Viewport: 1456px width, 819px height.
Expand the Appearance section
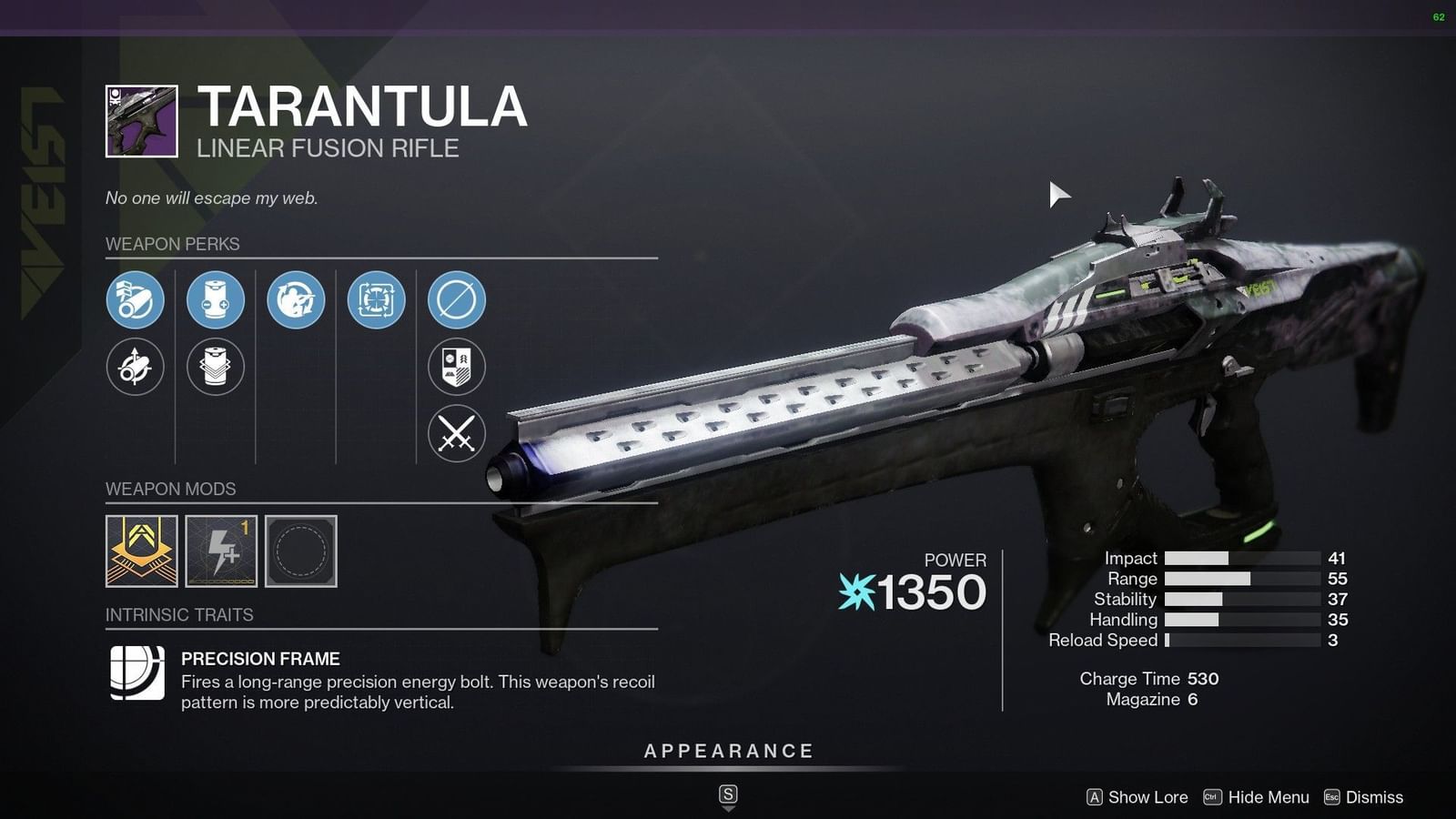point(727,751)
